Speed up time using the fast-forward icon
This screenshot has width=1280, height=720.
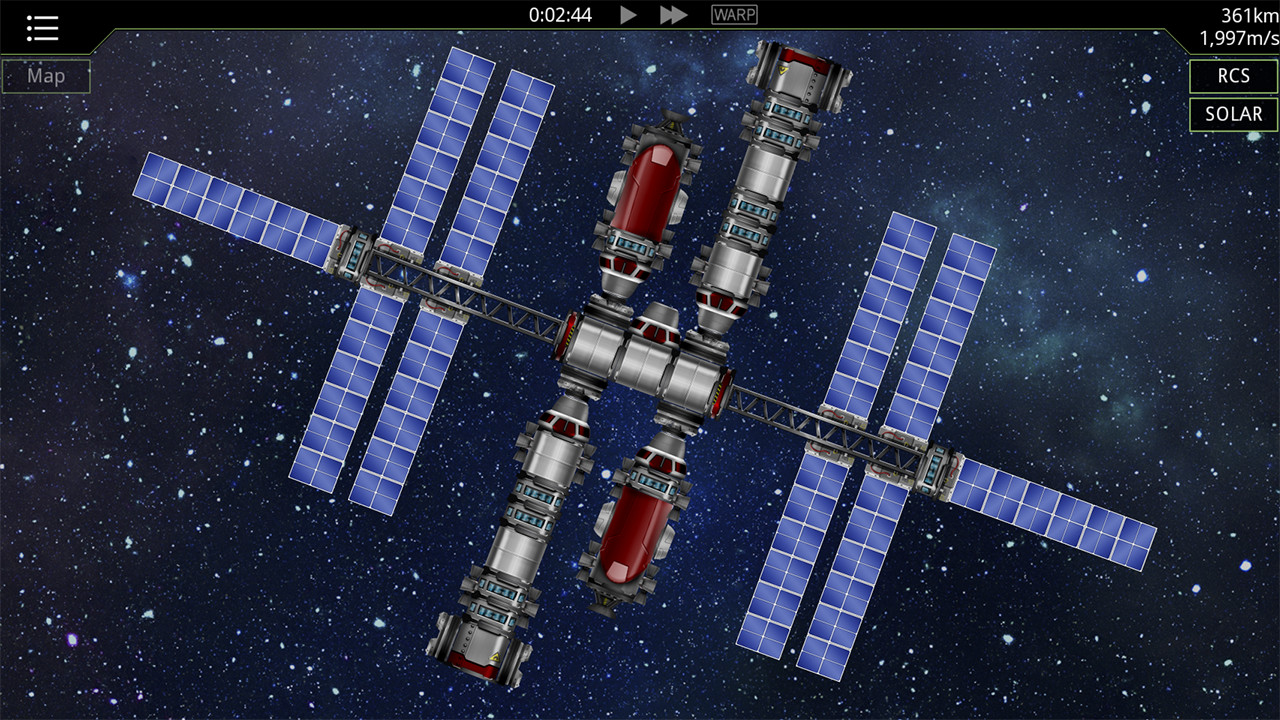click(x=672, y=15)
